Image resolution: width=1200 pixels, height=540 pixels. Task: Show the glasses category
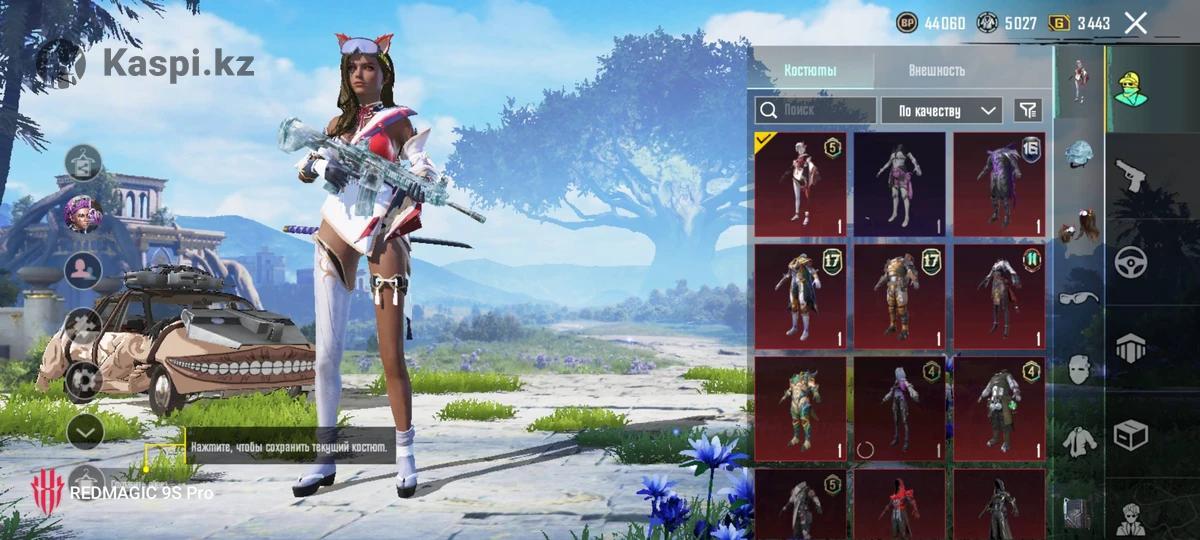pyautogui.click(x=1078, y=297)
